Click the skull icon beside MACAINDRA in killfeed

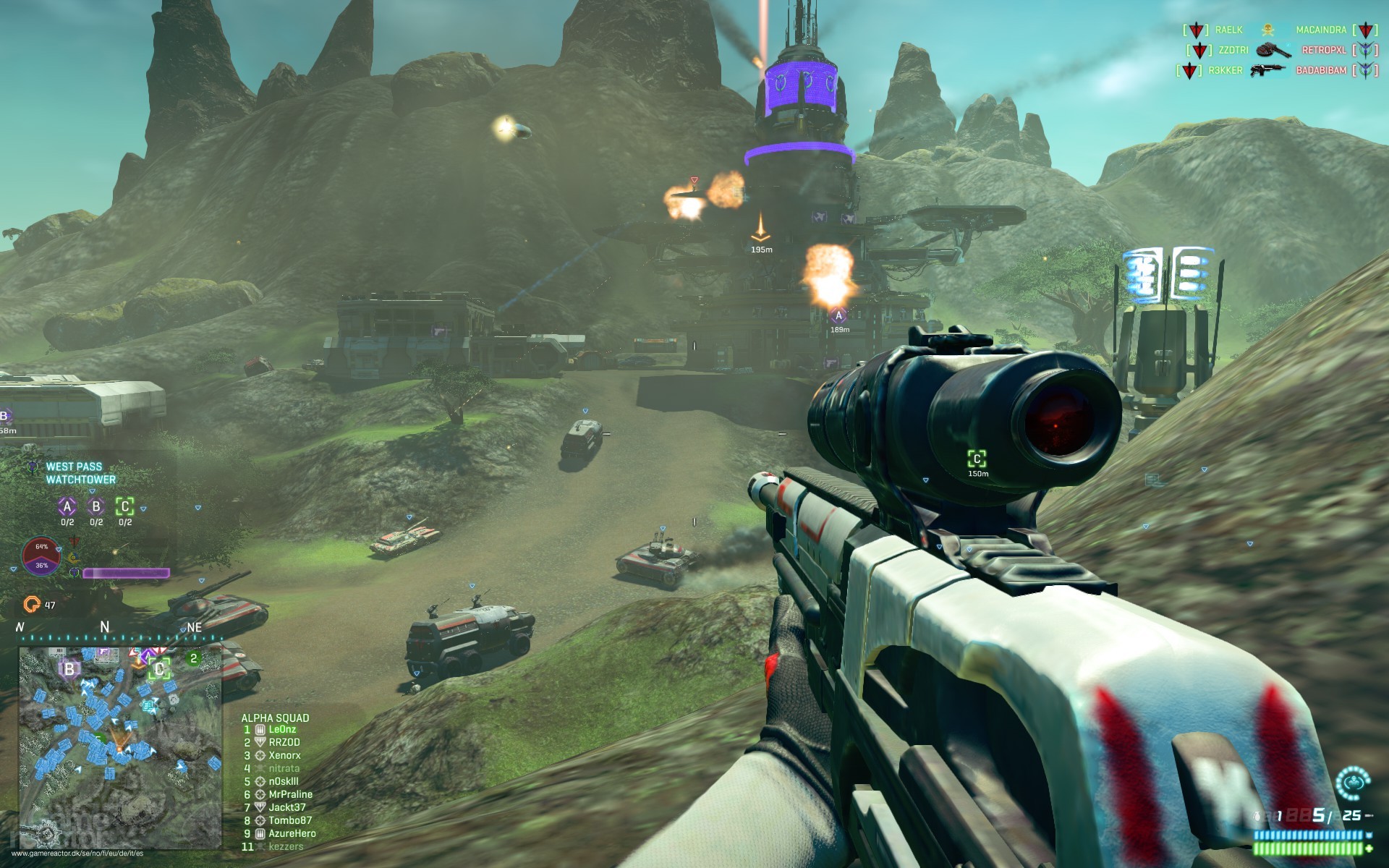coord(1267,30)
